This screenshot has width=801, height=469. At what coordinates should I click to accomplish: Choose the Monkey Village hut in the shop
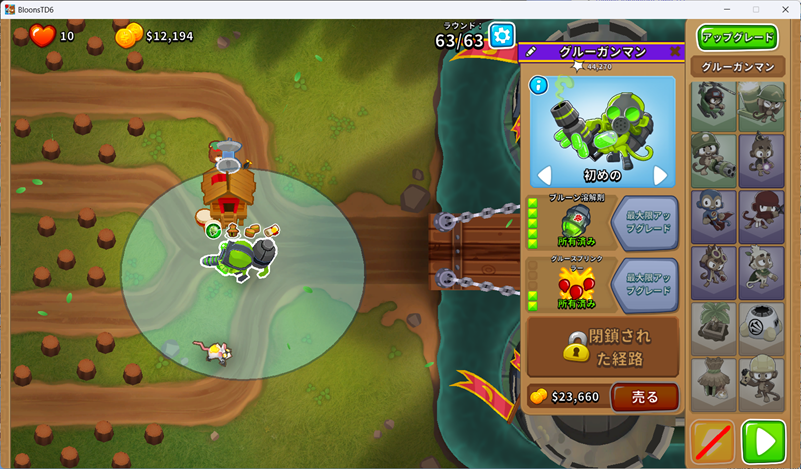(x=712, y=380)
